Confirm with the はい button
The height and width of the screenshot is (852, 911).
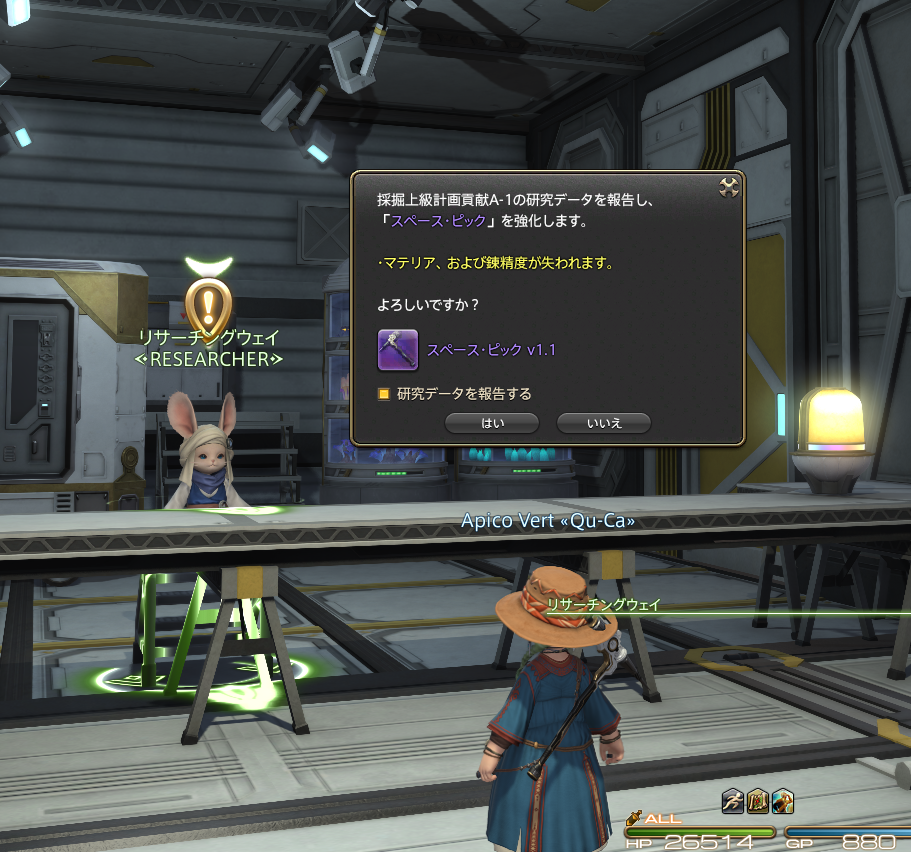(492, 423)
